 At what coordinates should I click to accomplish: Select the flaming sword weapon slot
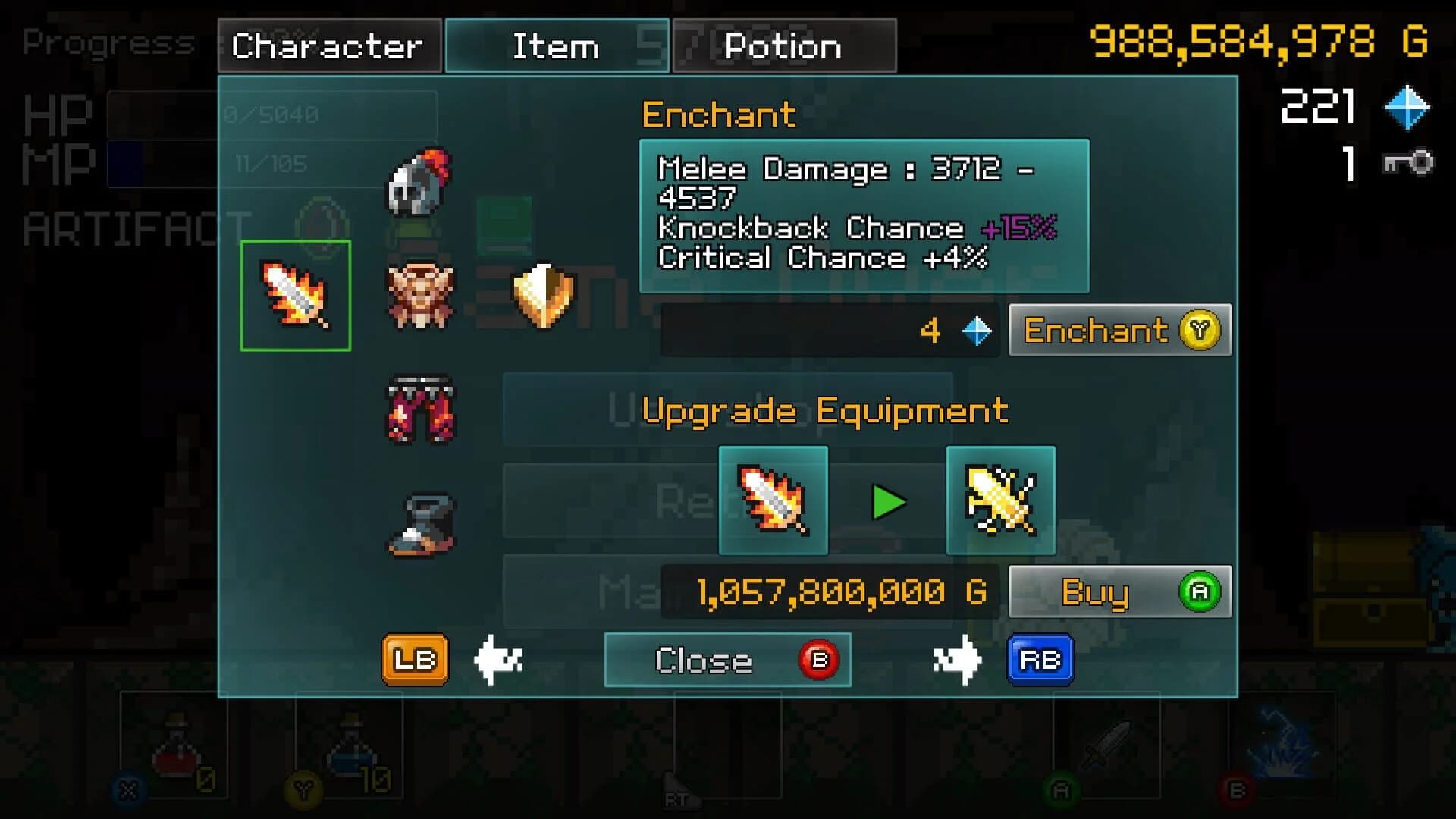[x=295, y=294]
